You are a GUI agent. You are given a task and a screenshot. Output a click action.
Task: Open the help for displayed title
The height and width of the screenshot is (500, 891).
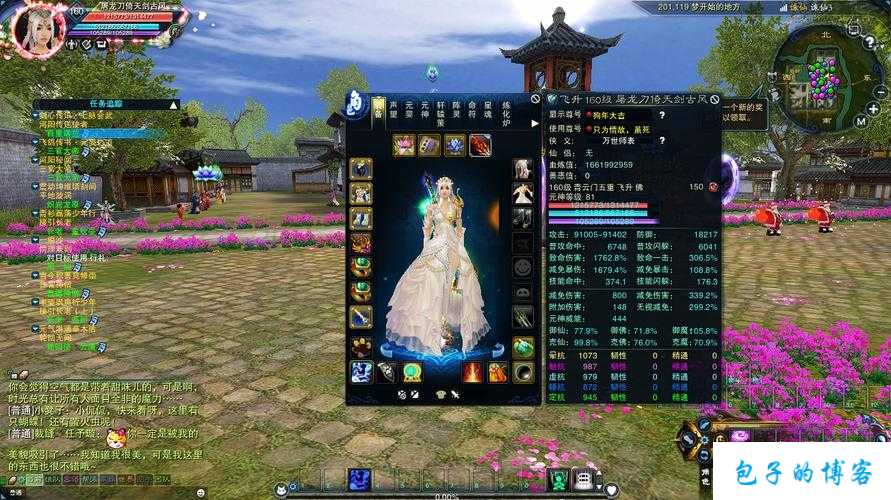click(661, 115)
